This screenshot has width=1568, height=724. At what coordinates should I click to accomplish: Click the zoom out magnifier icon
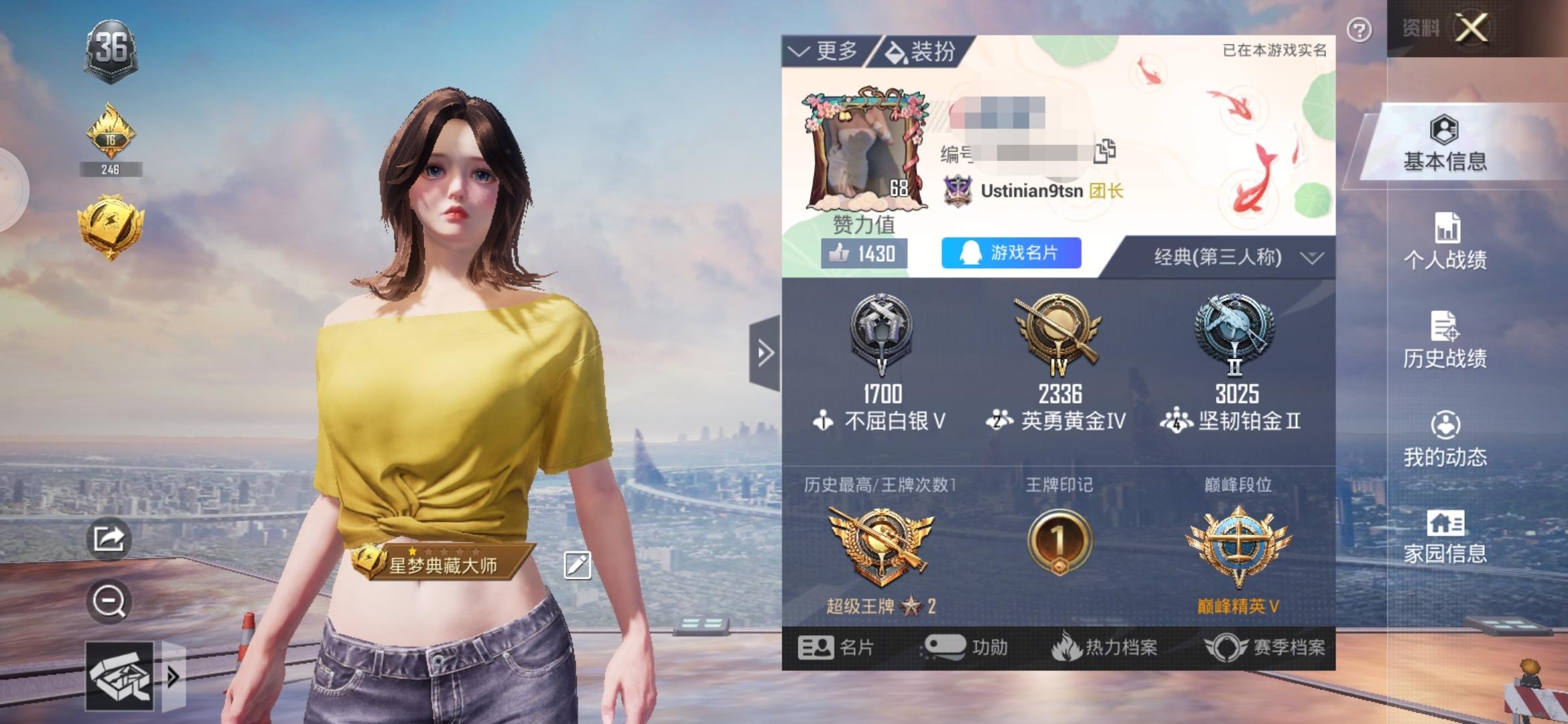109,601
